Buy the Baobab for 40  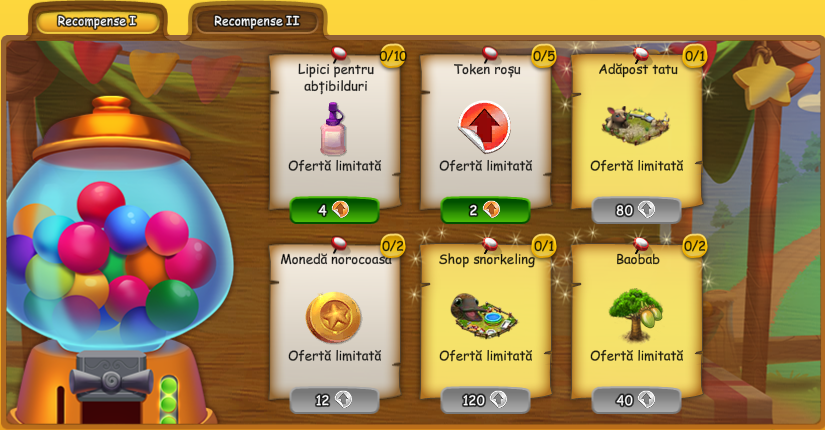click(636, 400)
